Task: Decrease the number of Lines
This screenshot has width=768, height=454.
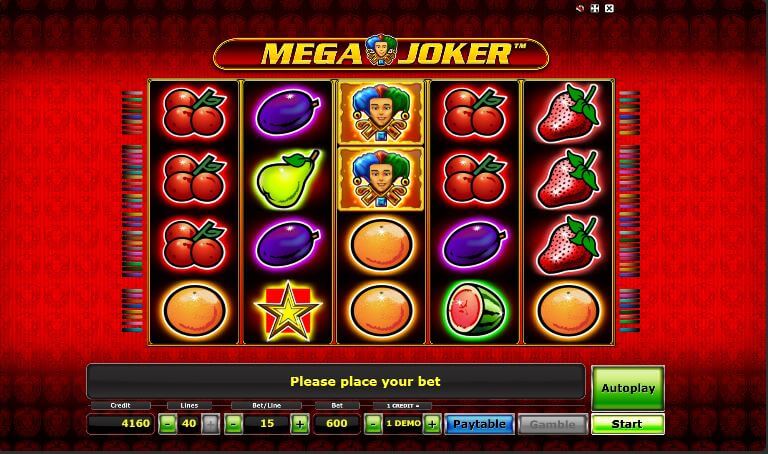Action: click(x=167, y=424)
